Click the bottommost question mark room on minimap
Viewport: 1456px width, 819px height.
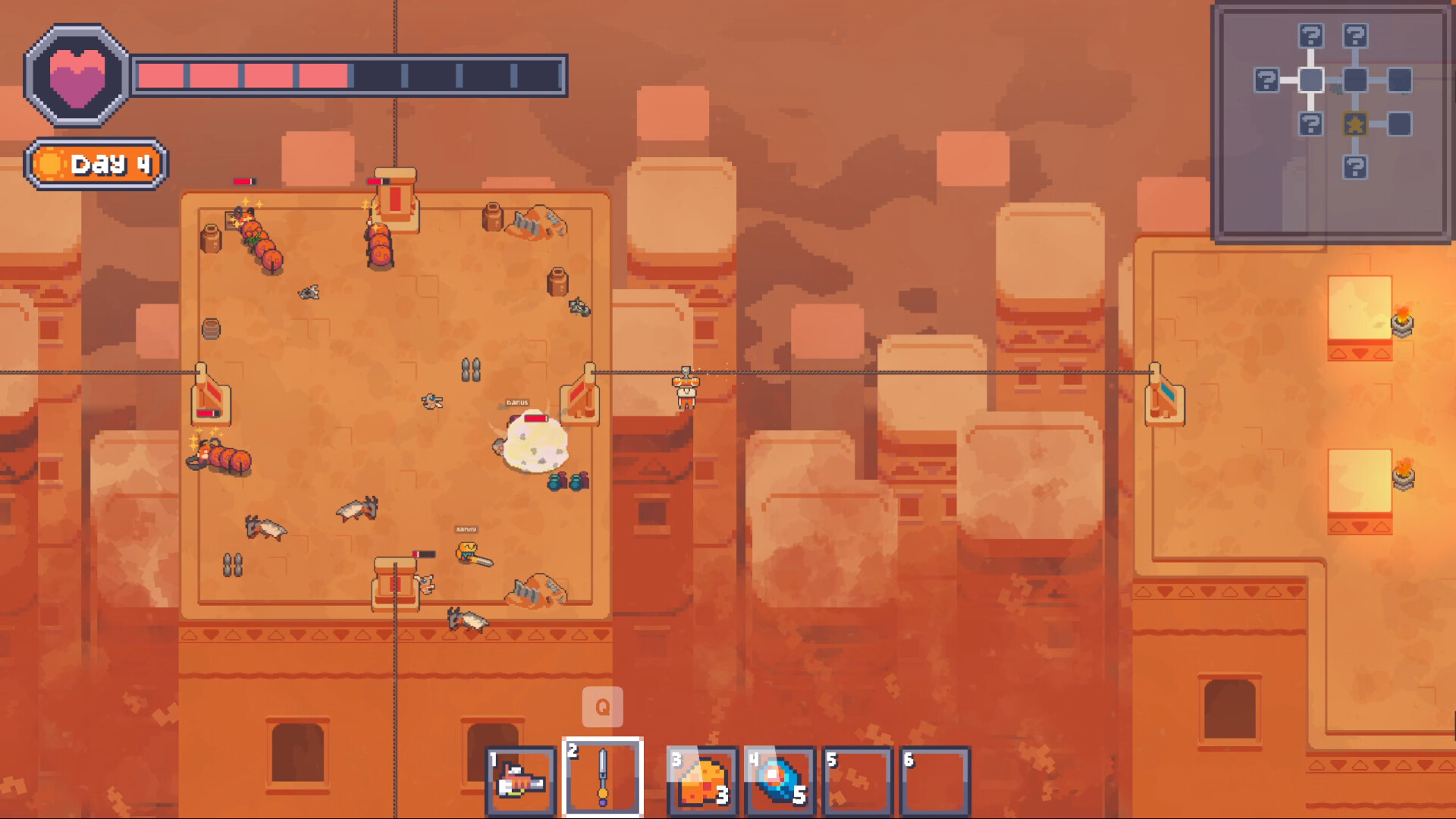point(1355,167)
